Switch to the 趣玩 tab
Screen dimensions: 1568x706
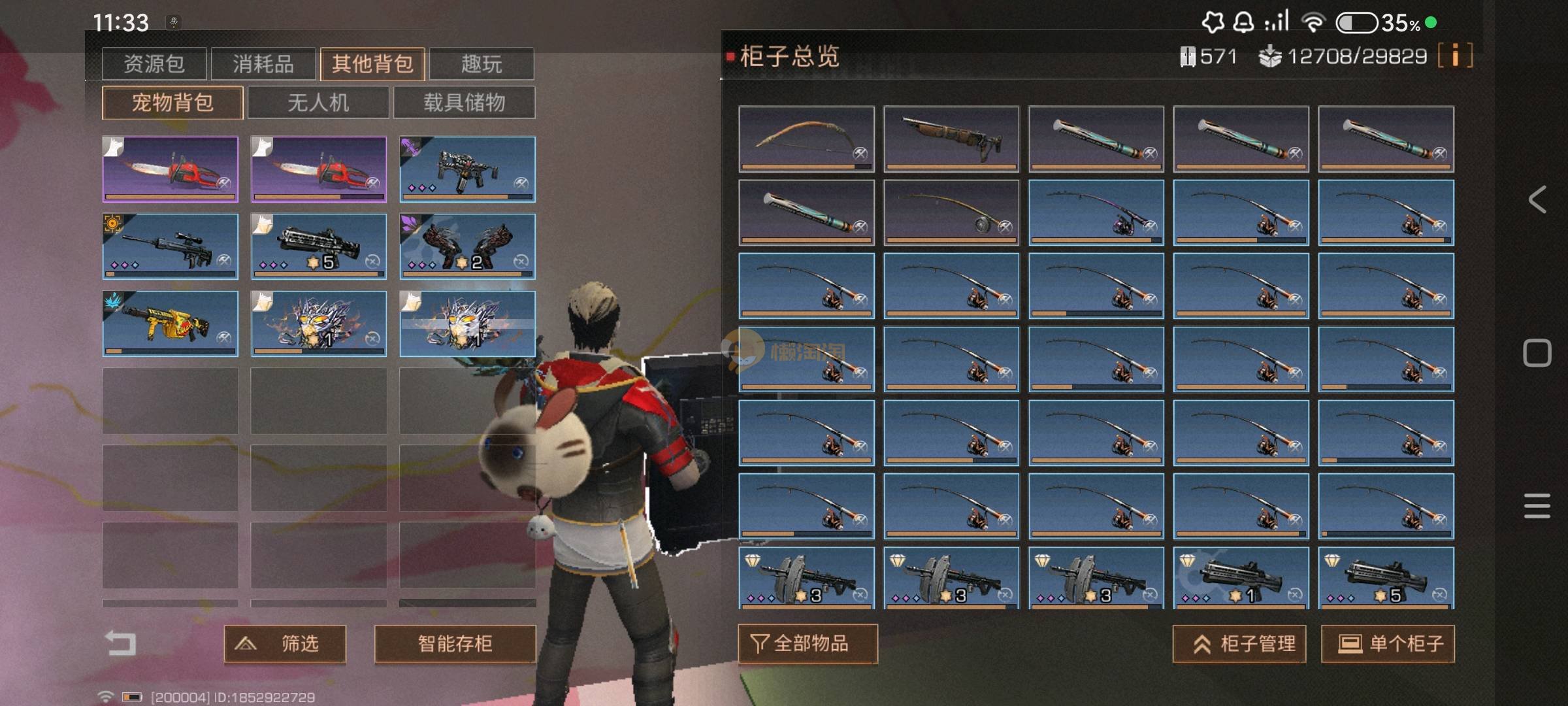point(482,63)
